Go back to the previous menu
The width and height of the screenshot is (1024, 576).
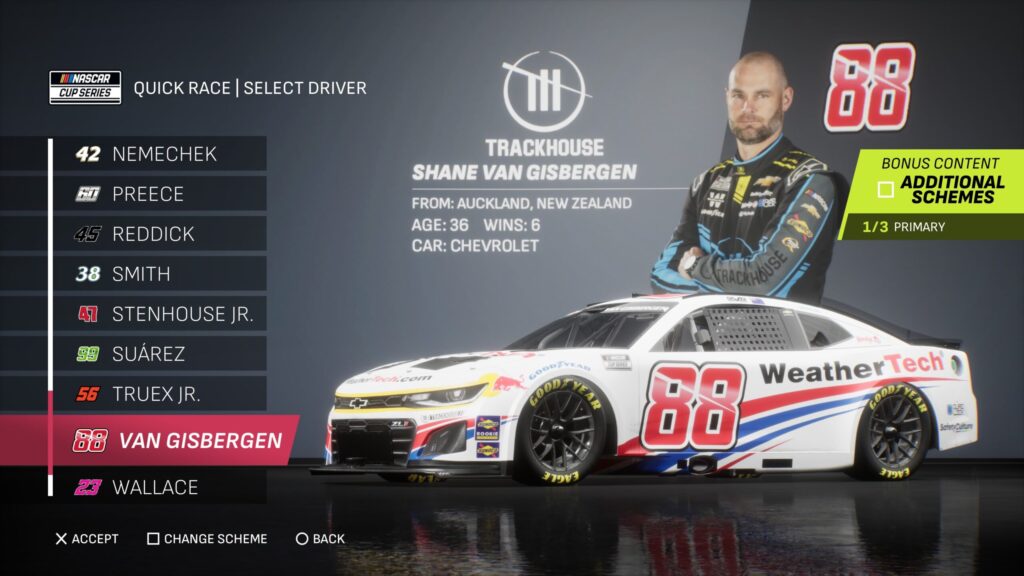(x=320, y=539)
